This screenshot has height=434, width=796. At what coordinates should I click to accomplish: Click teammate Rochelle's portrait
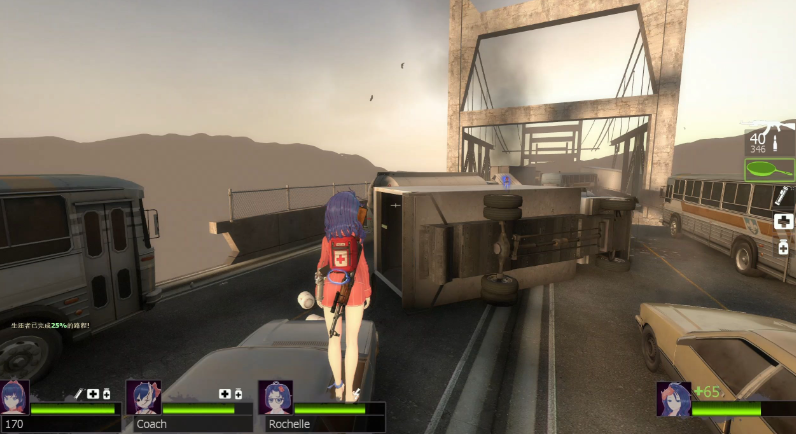[x=275, y=397]
